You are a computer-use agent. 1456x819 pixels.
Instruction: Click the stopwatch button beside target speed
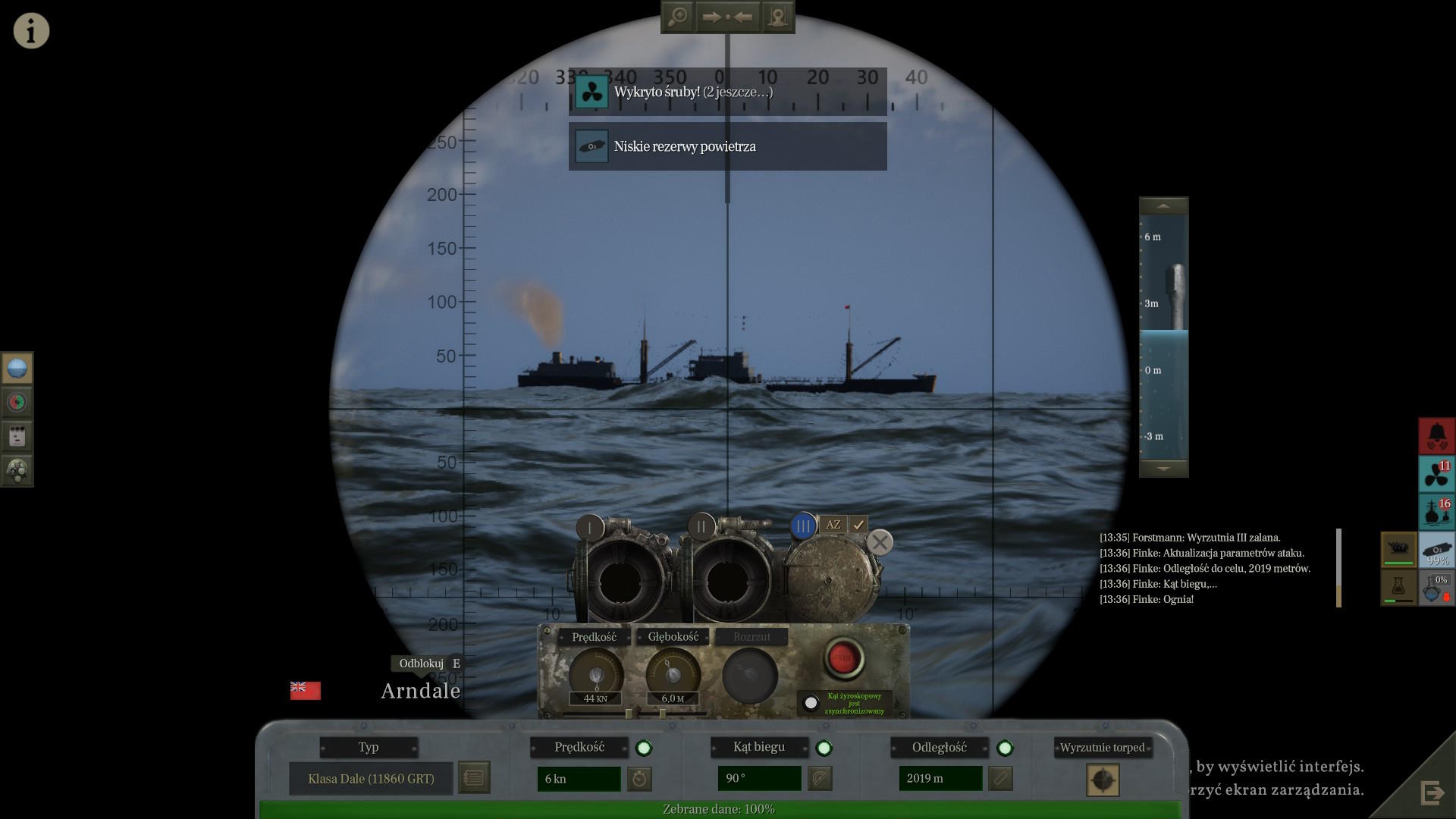[x=640, y=779]
